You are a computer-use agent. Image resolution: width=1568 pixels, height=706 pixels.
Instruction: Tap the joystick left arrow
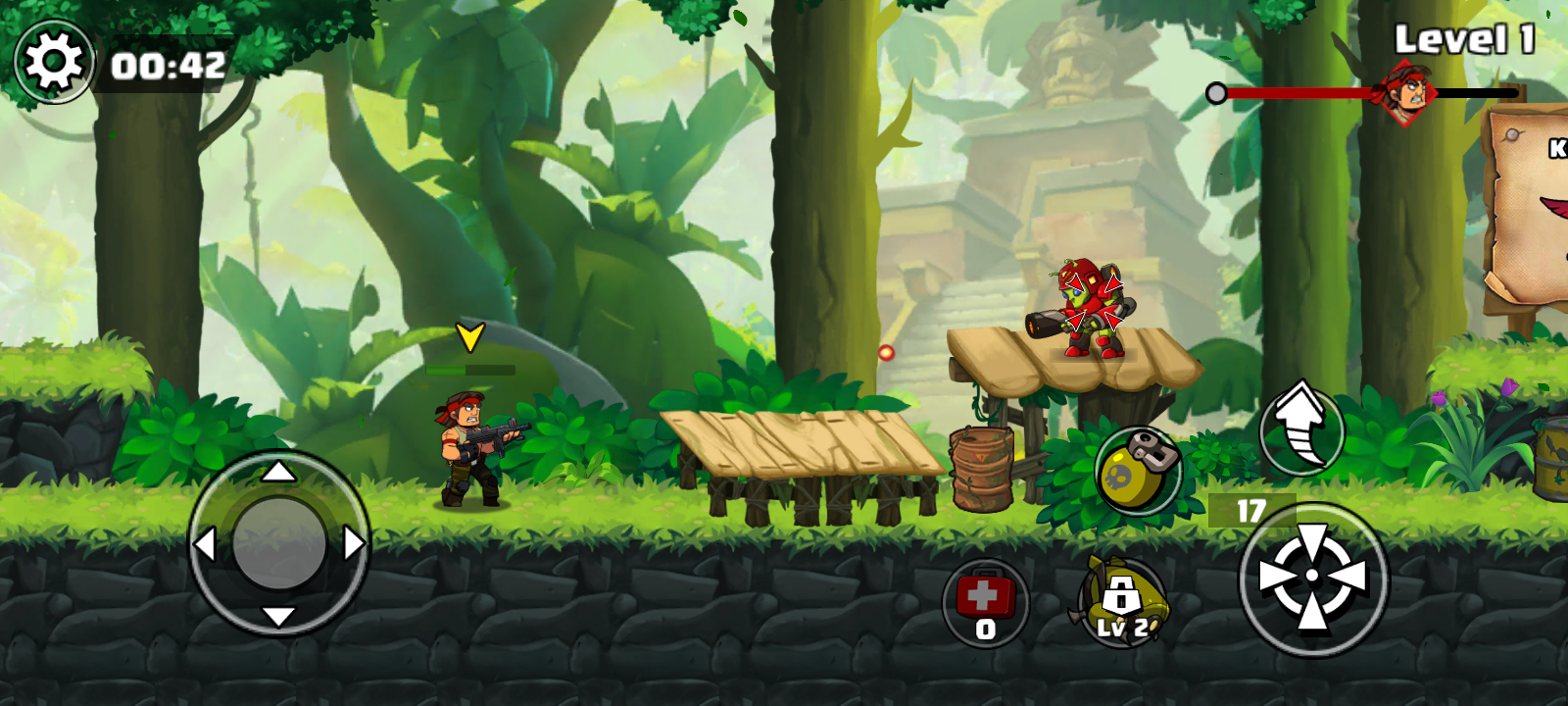pos(205,544)
